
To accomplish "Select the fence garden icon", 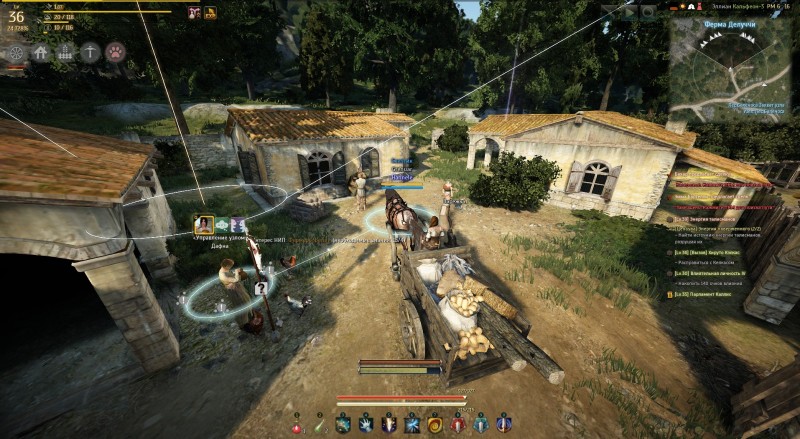I will tap(66, 52).
